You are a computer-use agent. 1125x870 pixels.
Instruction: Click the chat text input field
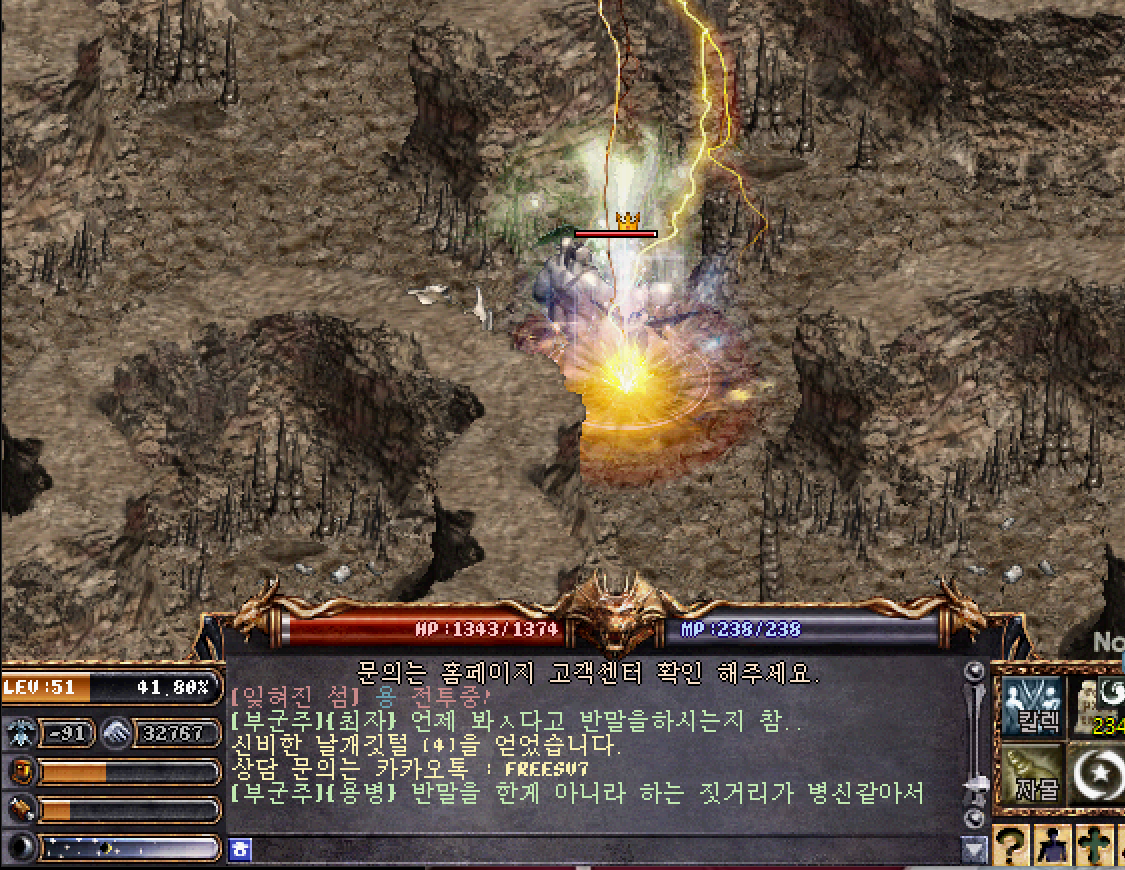tap(600, 850)
